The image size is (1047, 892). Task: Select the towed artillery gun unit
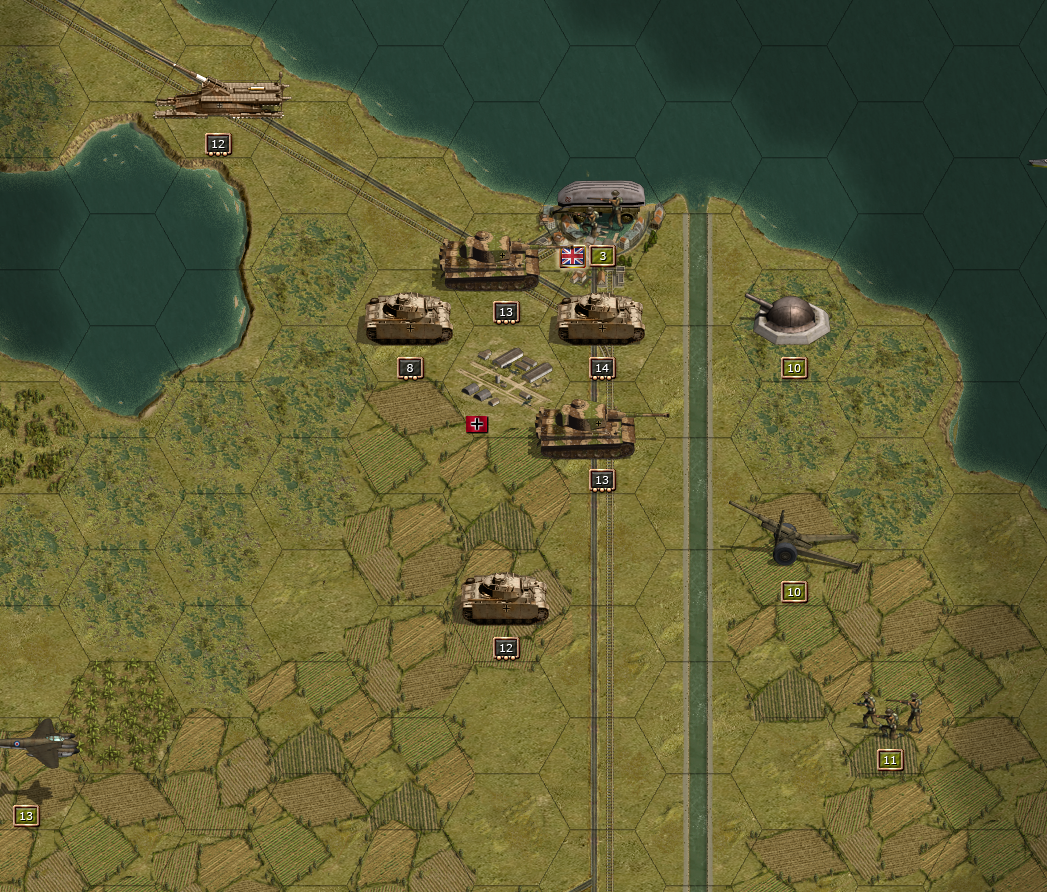pos(793,540)
